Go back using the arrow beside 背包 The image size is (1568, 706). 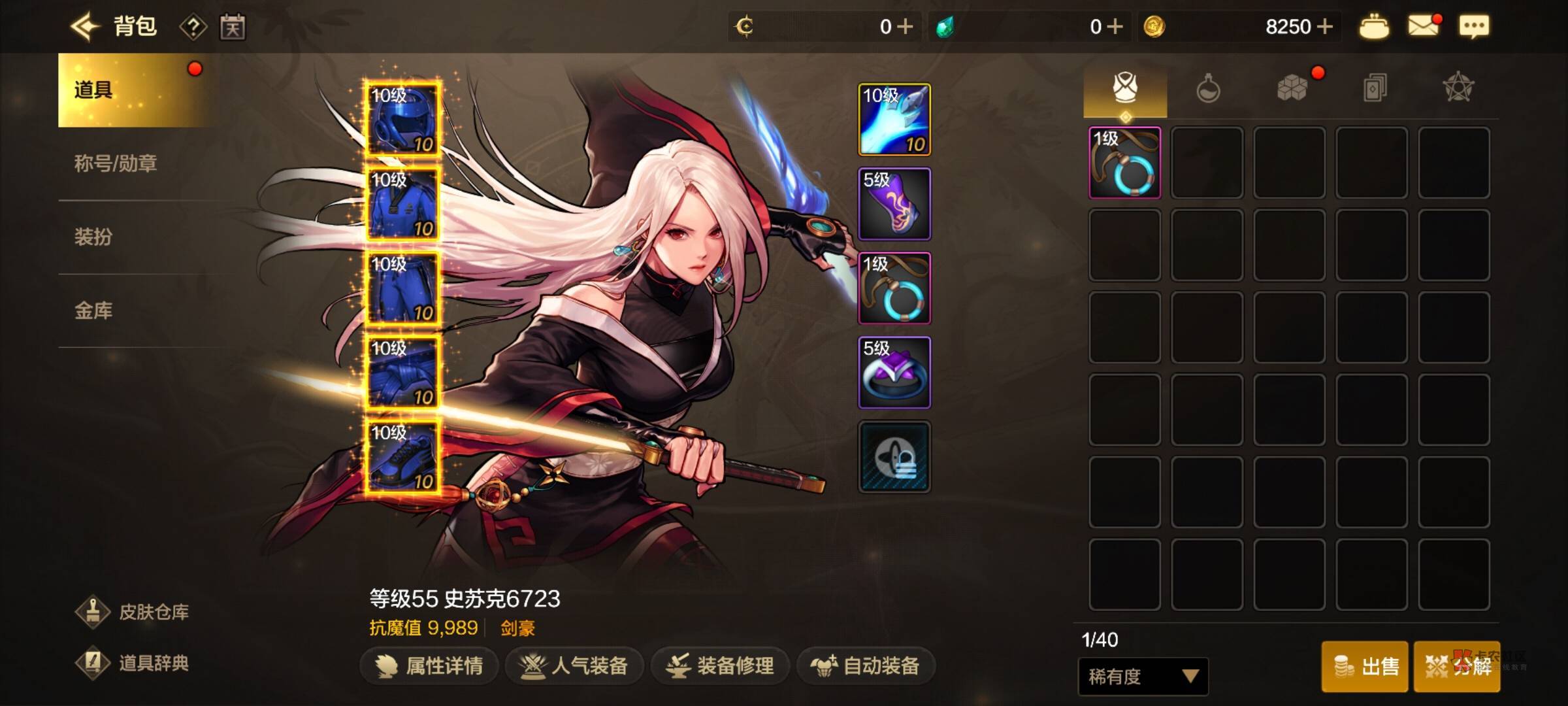(x=85, y=27)
